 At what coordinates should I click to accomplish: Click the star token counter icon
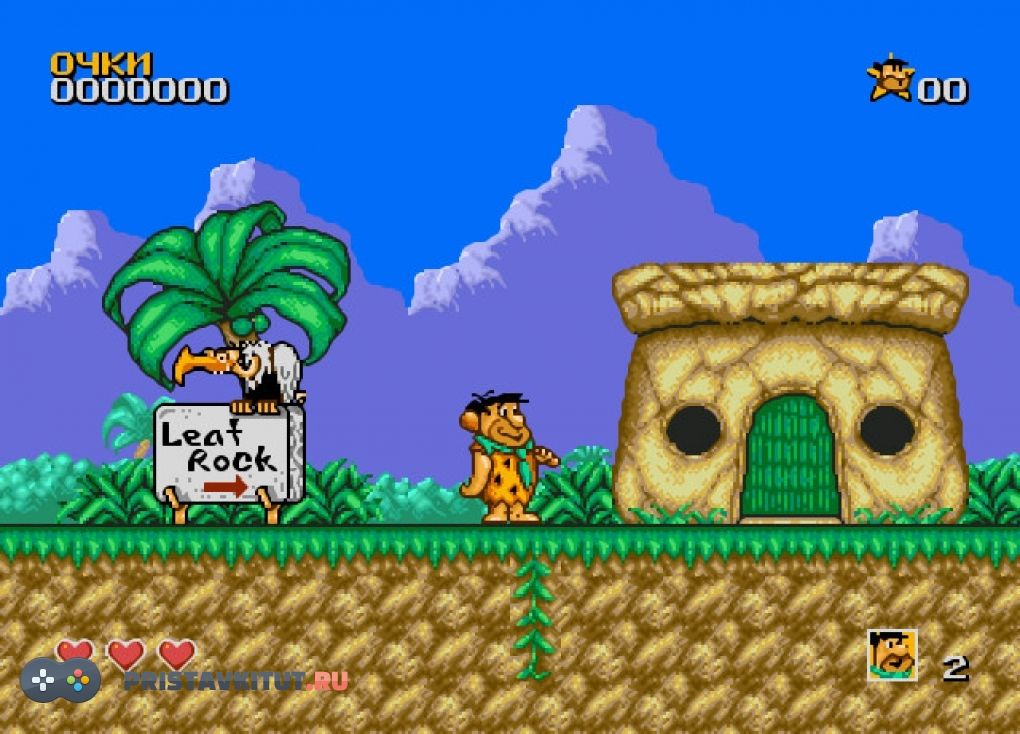[890, 80]
